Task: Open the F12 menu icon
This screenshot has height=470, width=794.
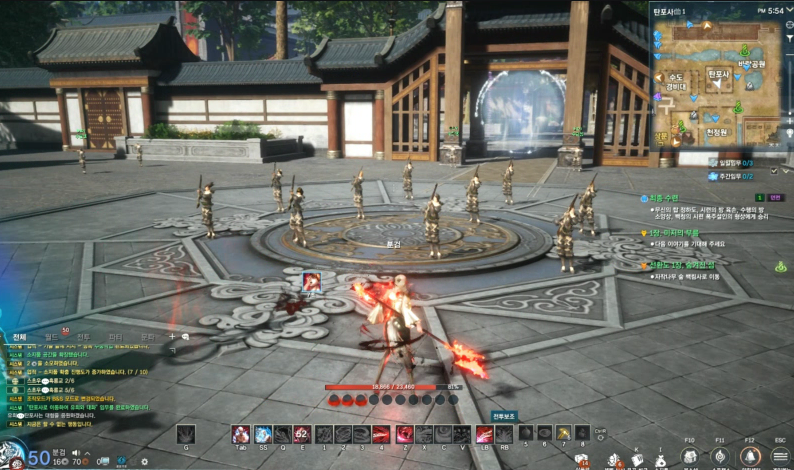Action: tap(749, 456)
